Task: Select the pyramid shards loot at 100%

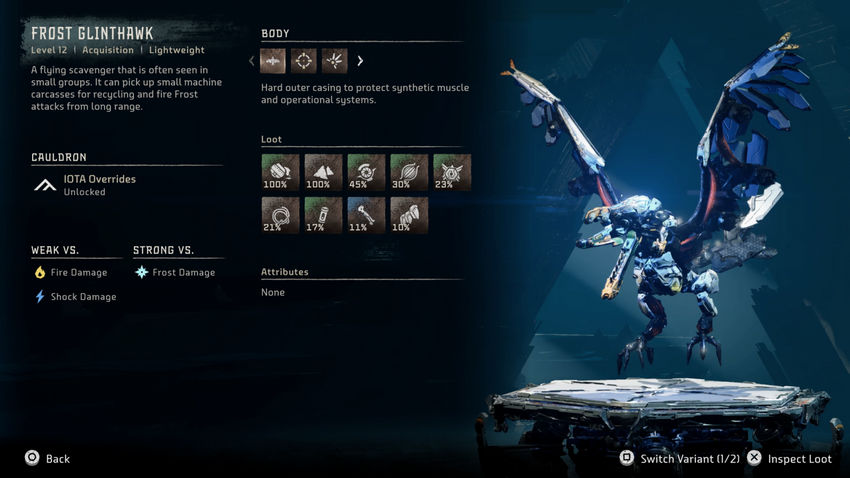Action: (x=323, y=172)
